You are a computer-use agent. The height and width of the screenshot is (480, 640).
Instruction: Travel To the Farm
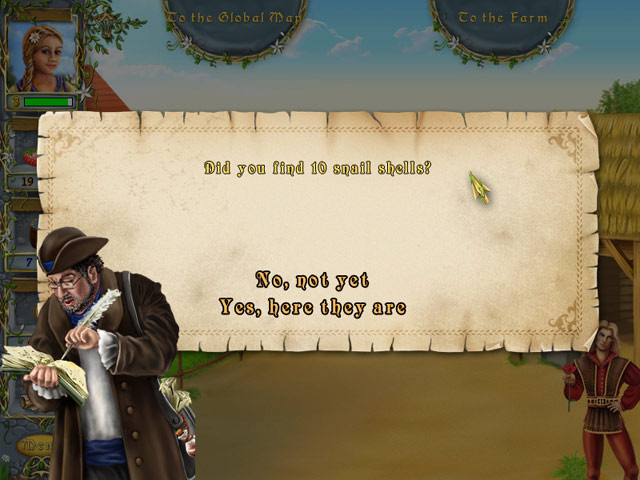[x=503, y=18]
